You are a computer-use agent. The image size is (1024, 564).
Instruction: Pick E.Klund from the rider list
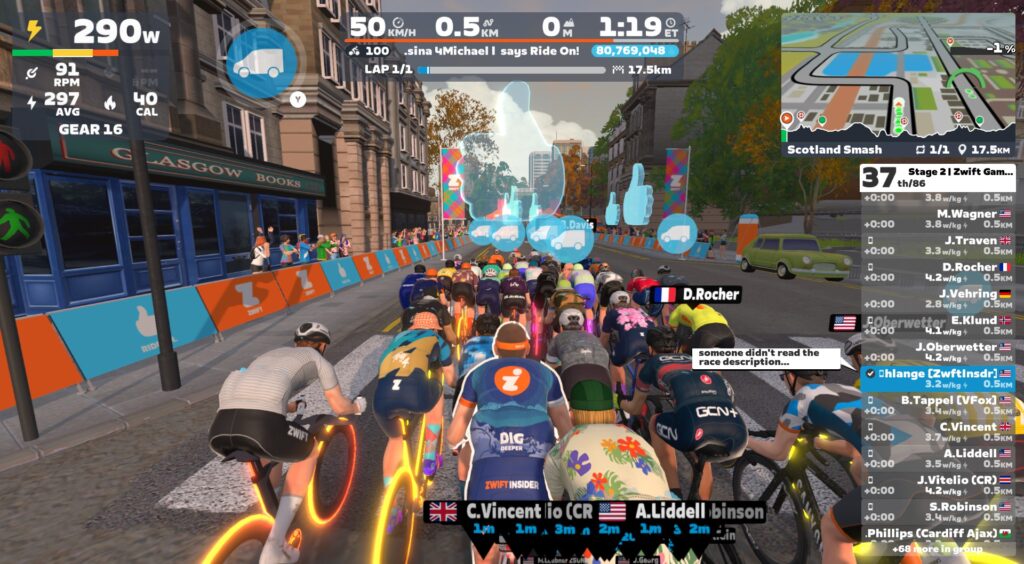(x=938, y=325)
